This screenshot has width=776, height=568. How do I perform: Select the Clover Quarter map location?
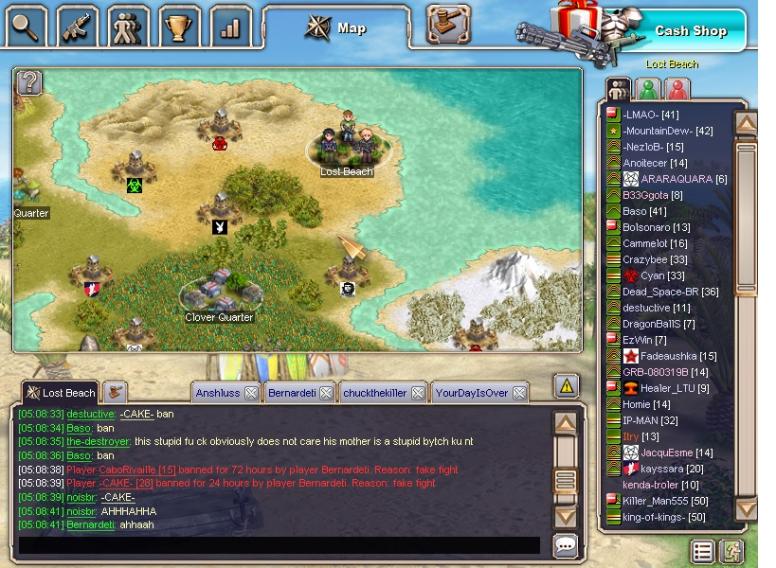(219, 296)
